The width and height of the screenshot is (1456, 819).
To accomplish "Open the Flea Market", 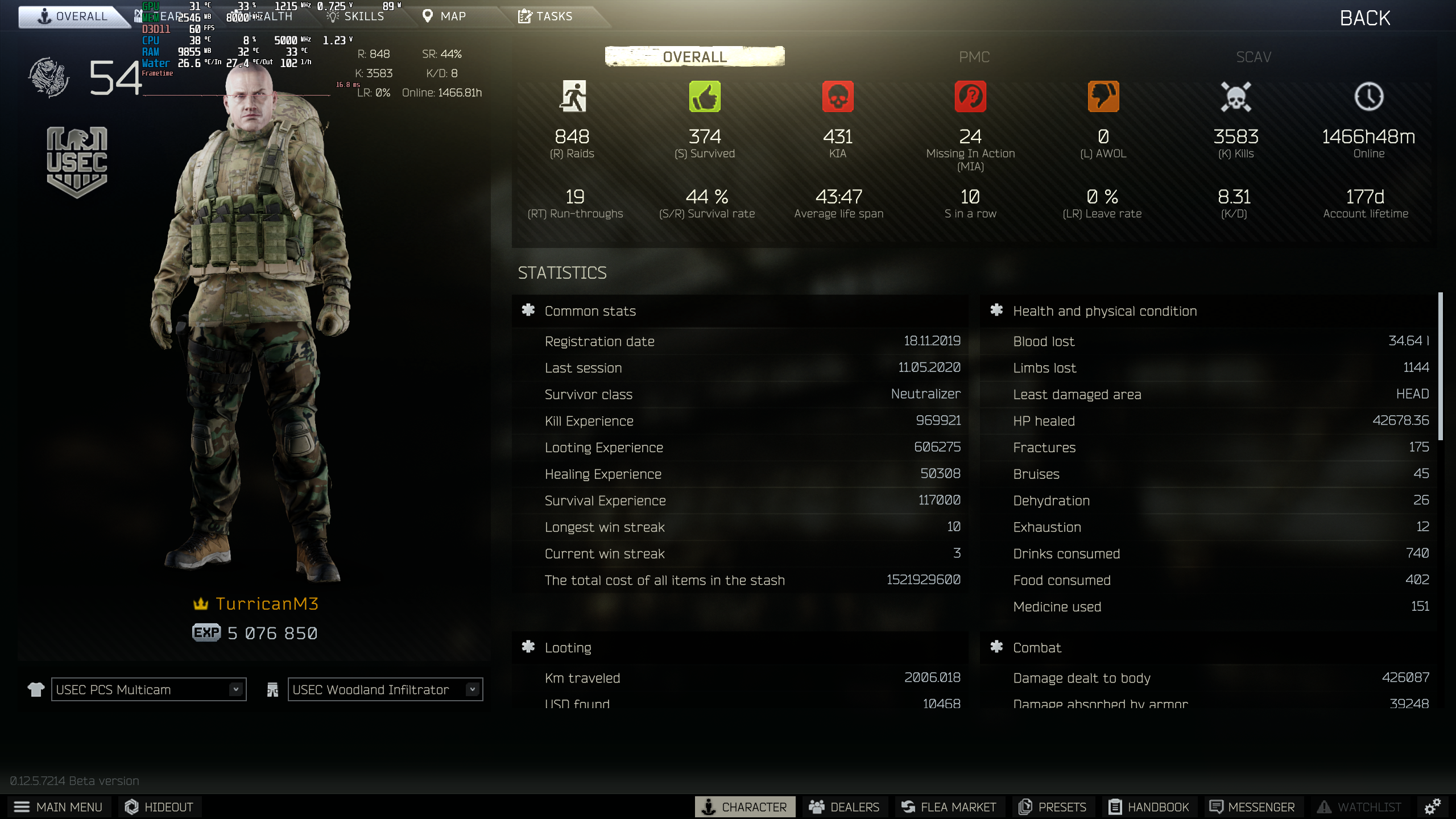I will [949, 806].
